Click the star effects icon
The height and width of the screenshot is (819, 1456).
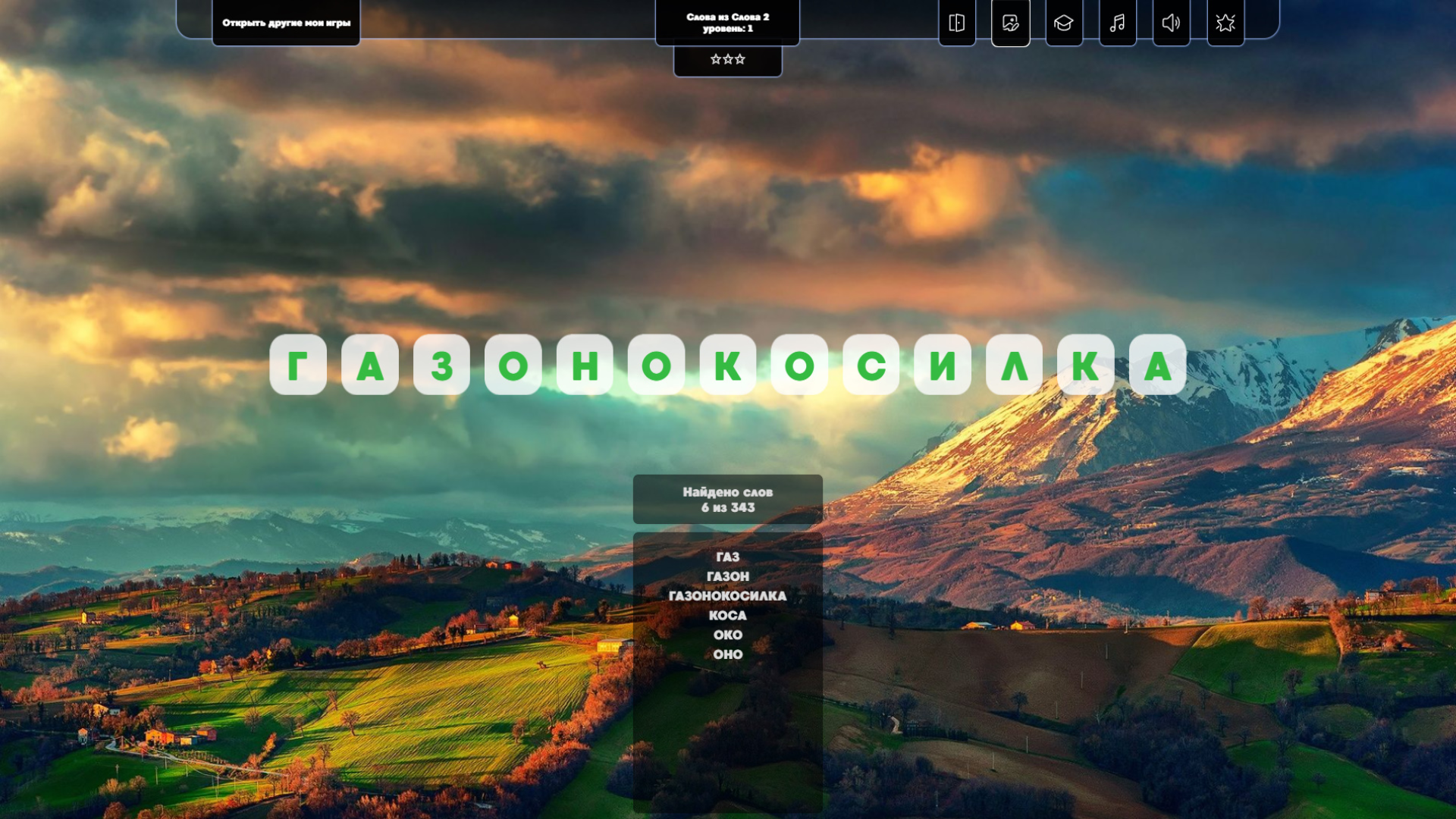point(1225,23)
